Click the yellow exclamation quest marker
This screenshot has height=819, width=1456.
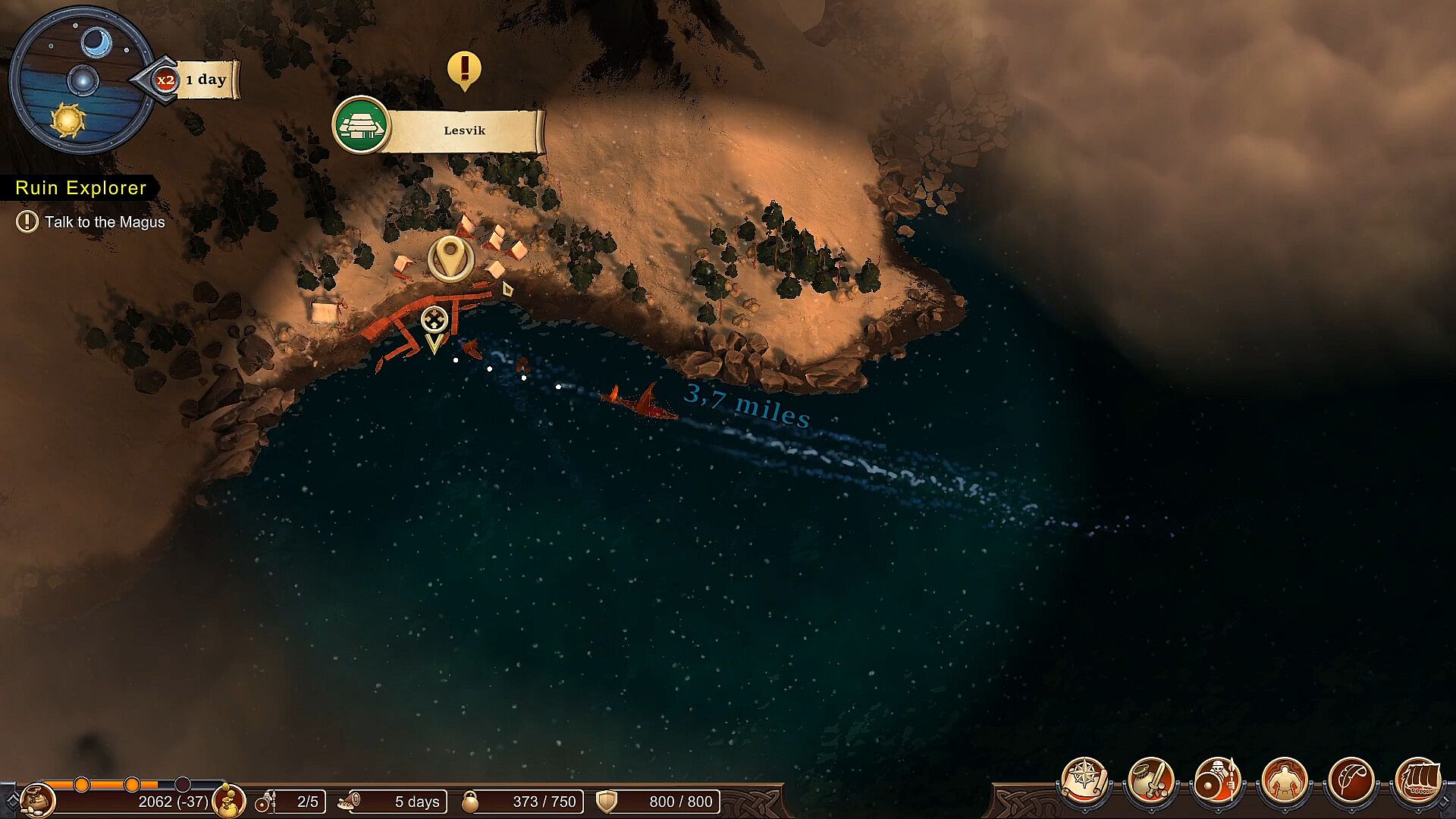coord(464,70)
